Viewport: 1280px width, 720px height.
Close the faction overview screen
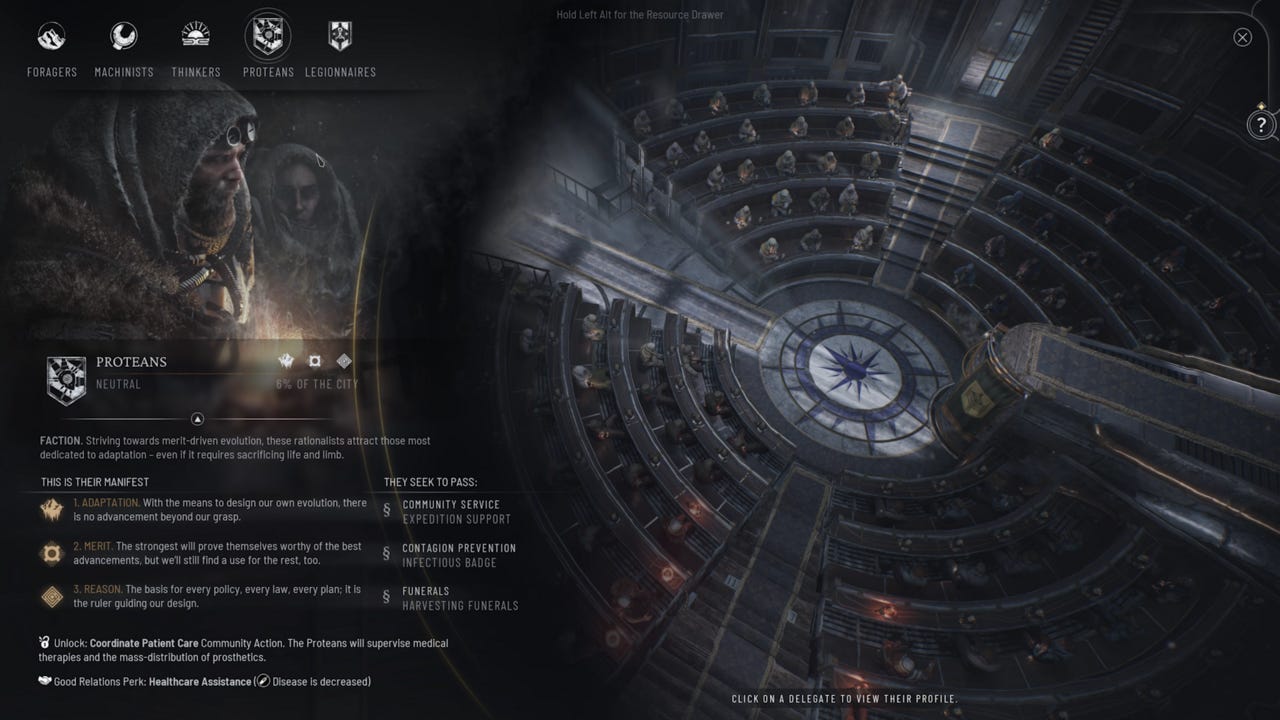click(1242, 37)
